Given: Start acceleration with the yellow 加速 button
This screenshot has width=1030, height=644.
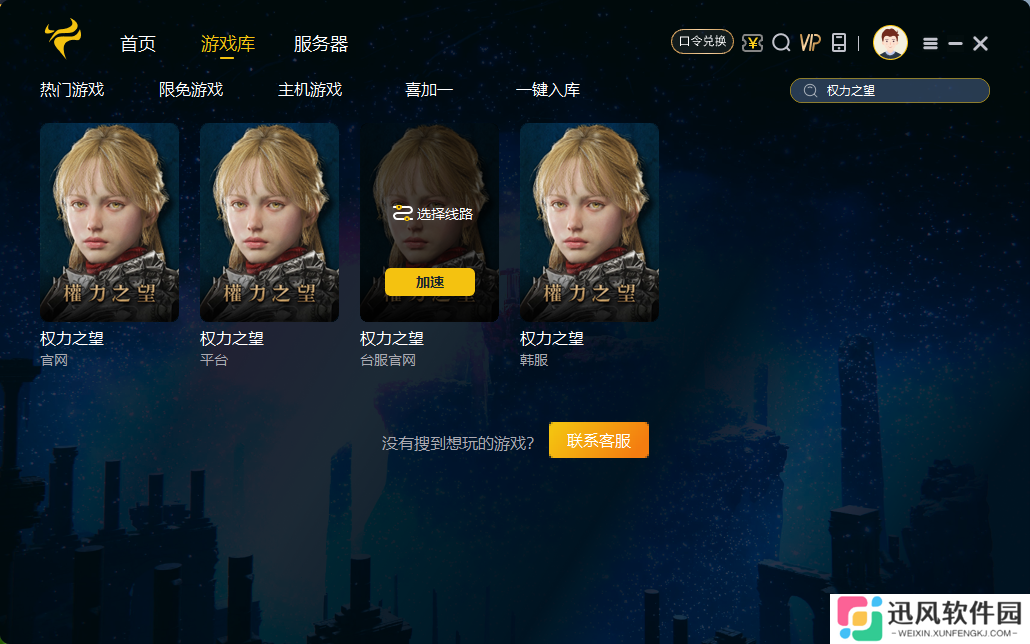Looking at the screenshot, I should pyautogui.click(x=429, y=282).
